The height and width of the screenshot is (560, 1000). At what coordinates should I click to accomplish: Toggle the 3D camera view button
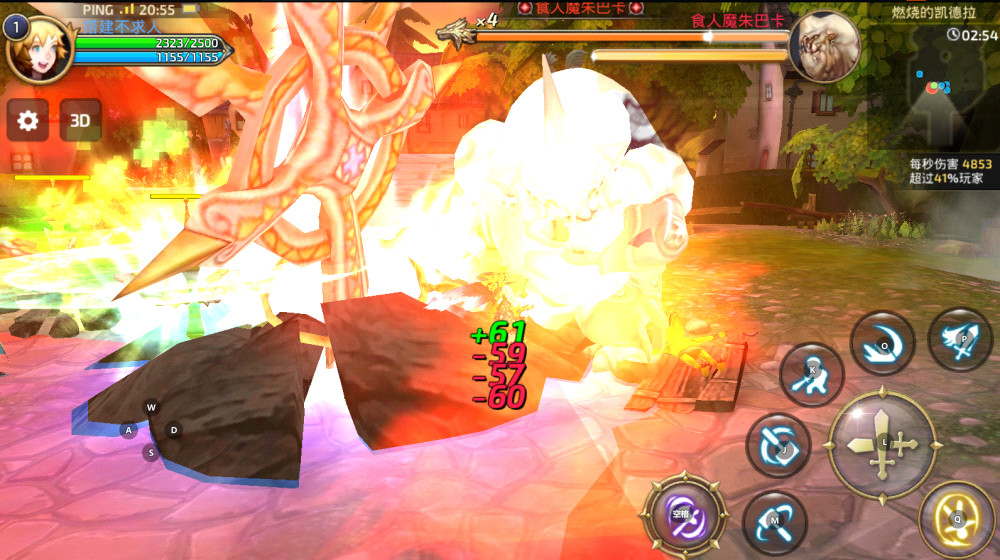pyautogui.click(x=80, y=121)
